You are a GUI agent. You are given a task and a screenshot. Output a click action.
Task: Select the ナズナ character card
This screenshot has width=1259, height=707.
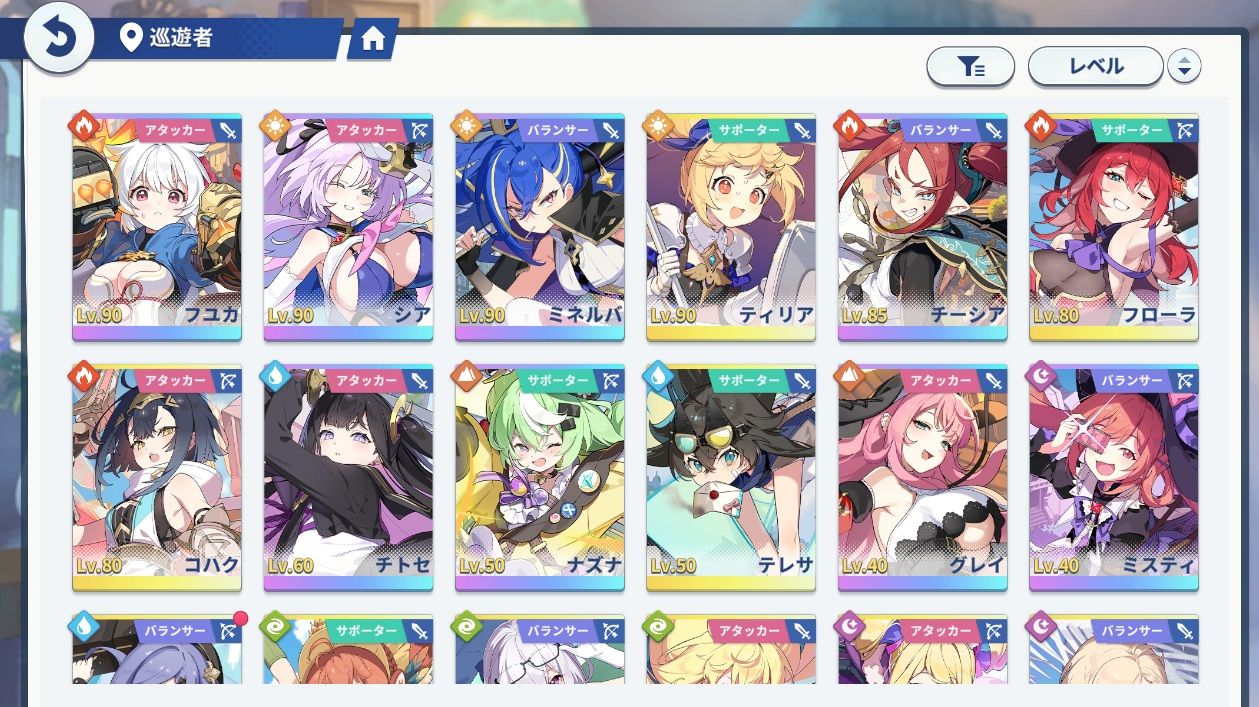(x=540, y=477)
